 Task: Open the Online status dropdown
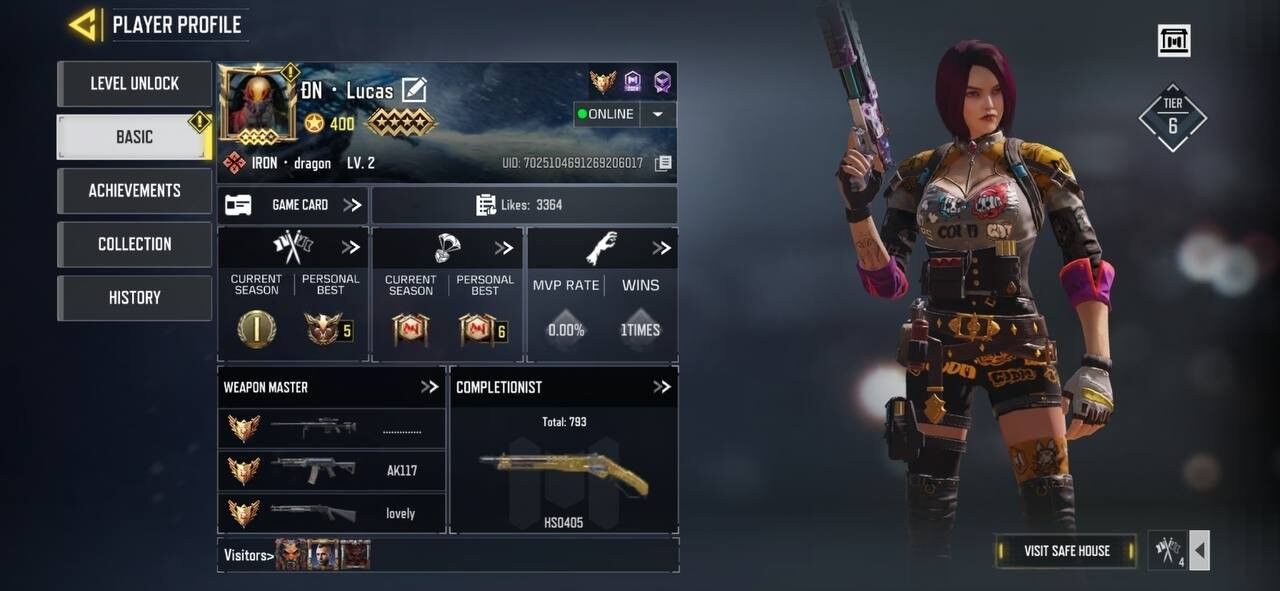657,114
